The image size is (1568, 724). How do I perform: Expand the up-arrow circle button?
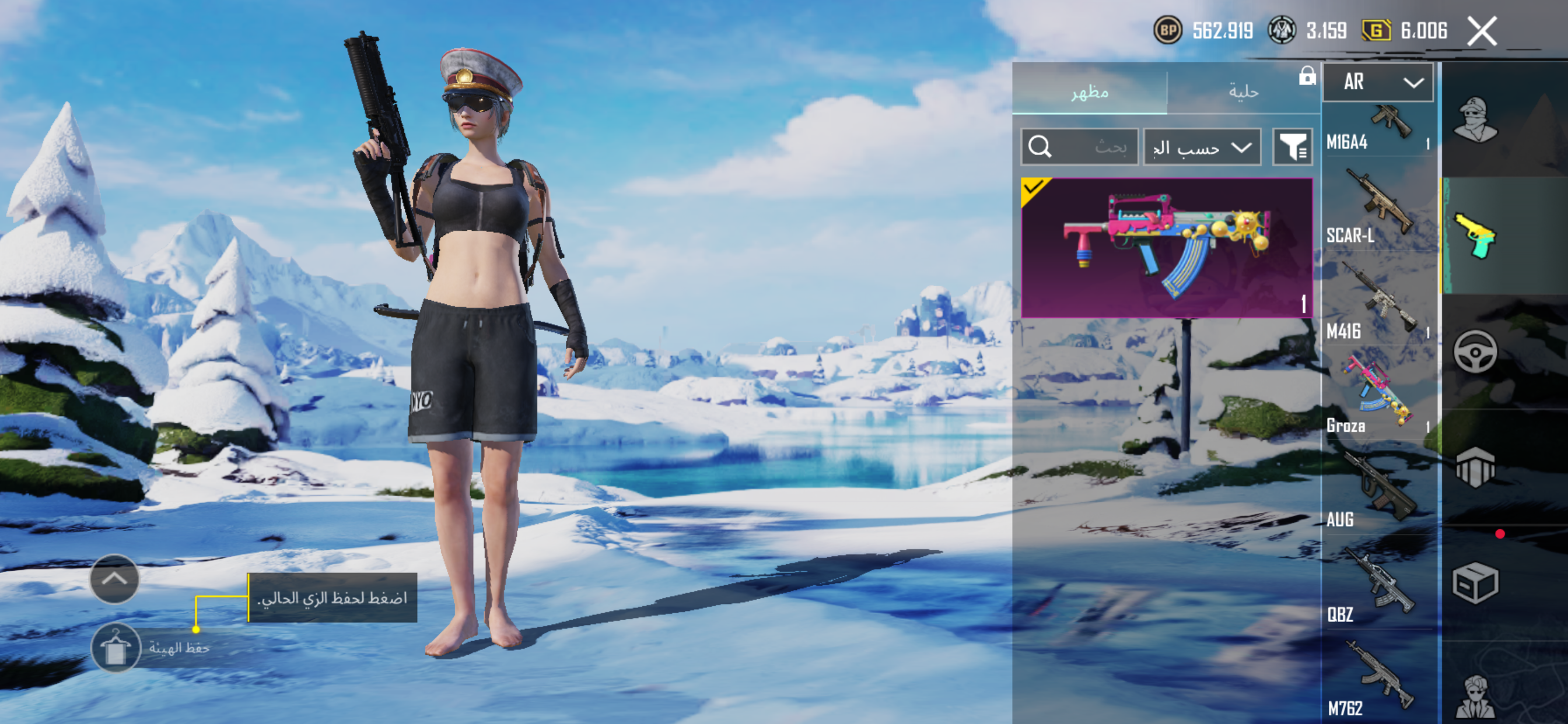[114, 579]
